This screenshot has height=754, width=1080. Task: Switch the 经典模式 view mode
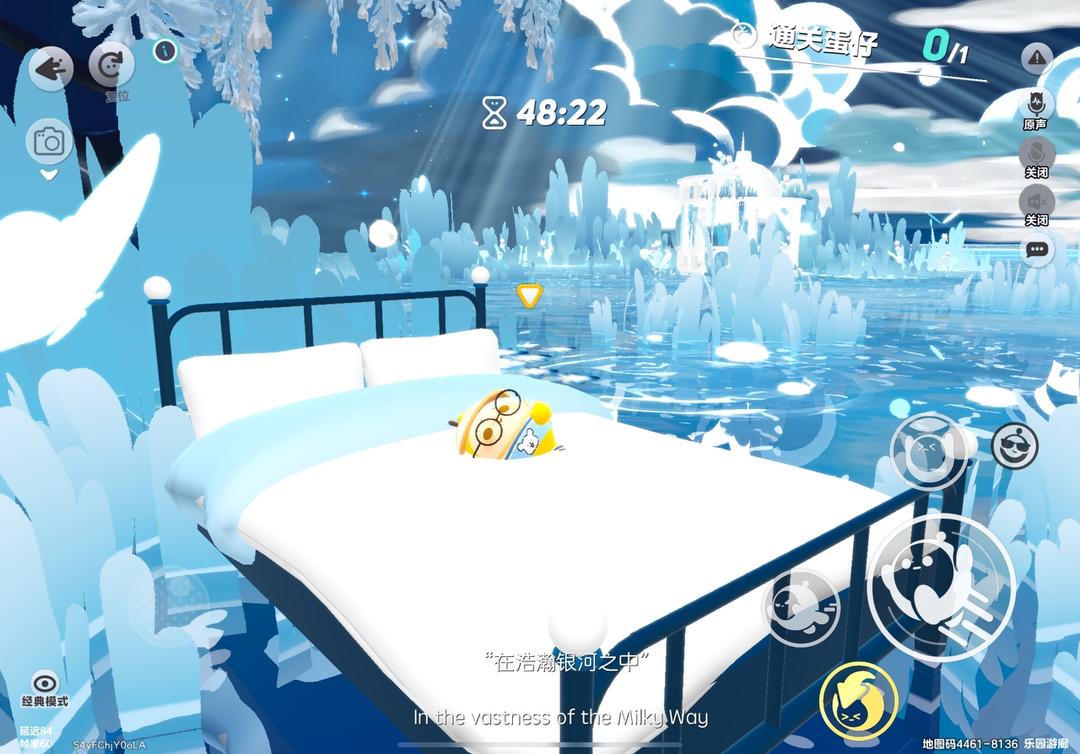[45, 689]
